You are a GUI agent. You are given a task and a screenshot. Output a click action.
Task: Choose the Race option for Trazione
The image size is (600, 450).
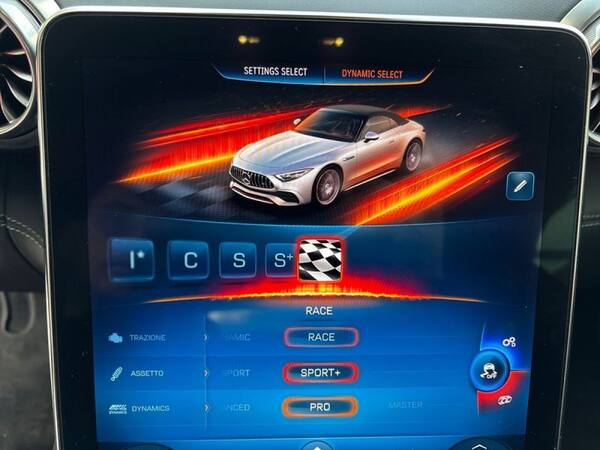pos(321,337)
